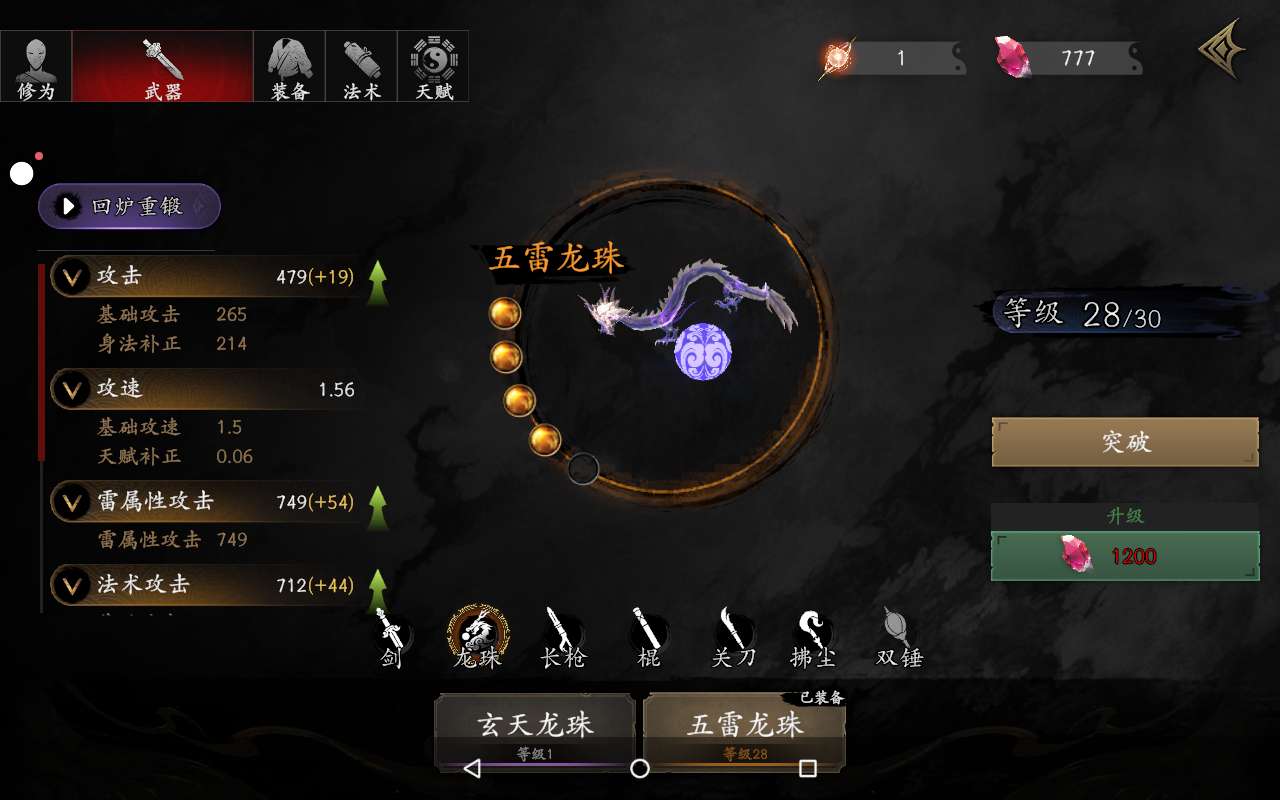
Task: Go back using the gold arrow button
Action: (x=1222, y=50)
